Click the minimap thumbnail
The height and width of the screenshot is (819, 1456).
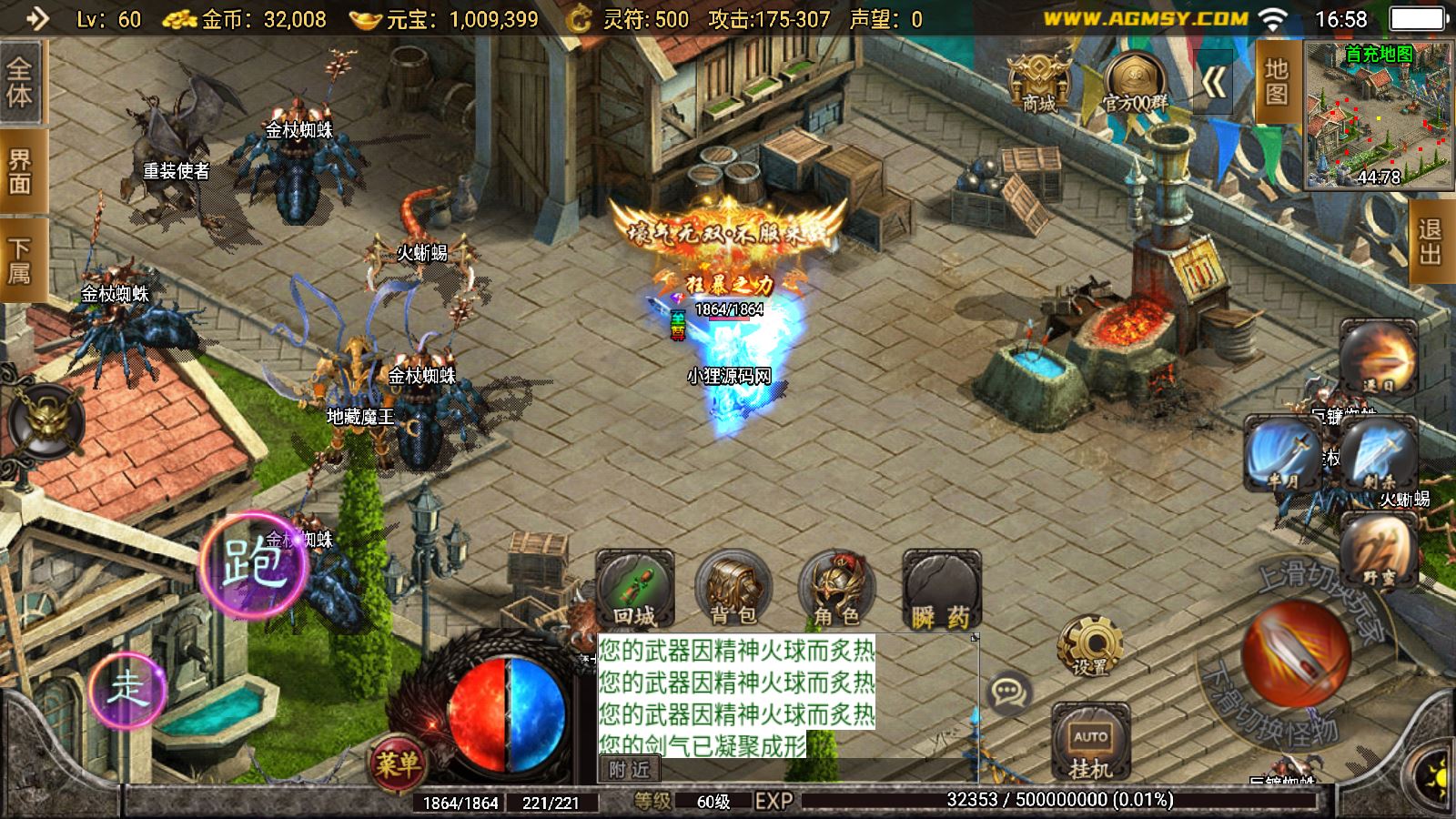[x=1379, y=116]
